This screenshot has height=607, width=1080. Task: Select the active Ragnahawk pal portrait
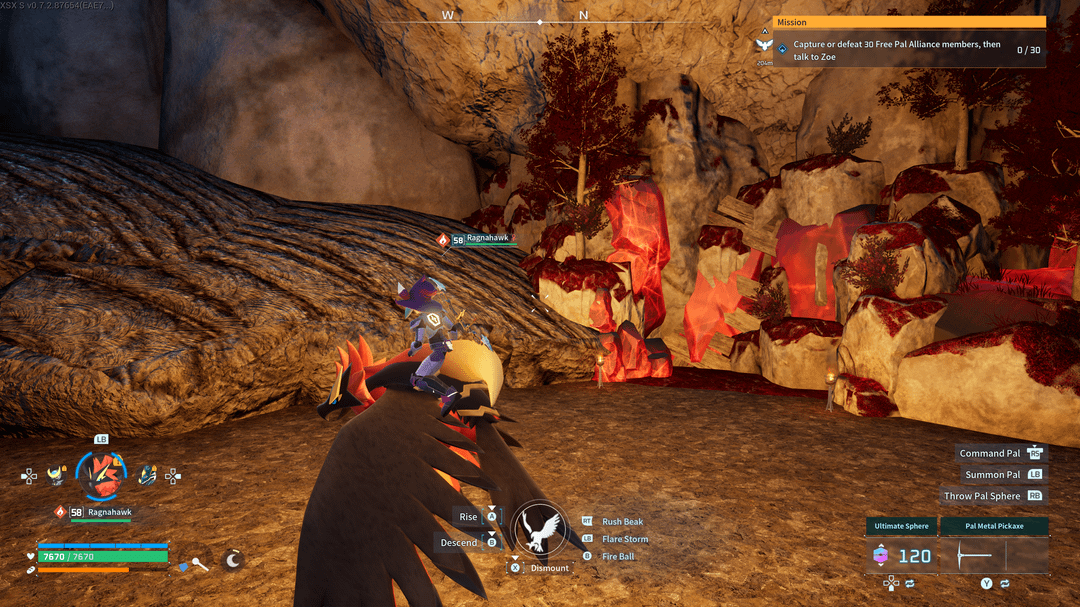coord(101,474)
